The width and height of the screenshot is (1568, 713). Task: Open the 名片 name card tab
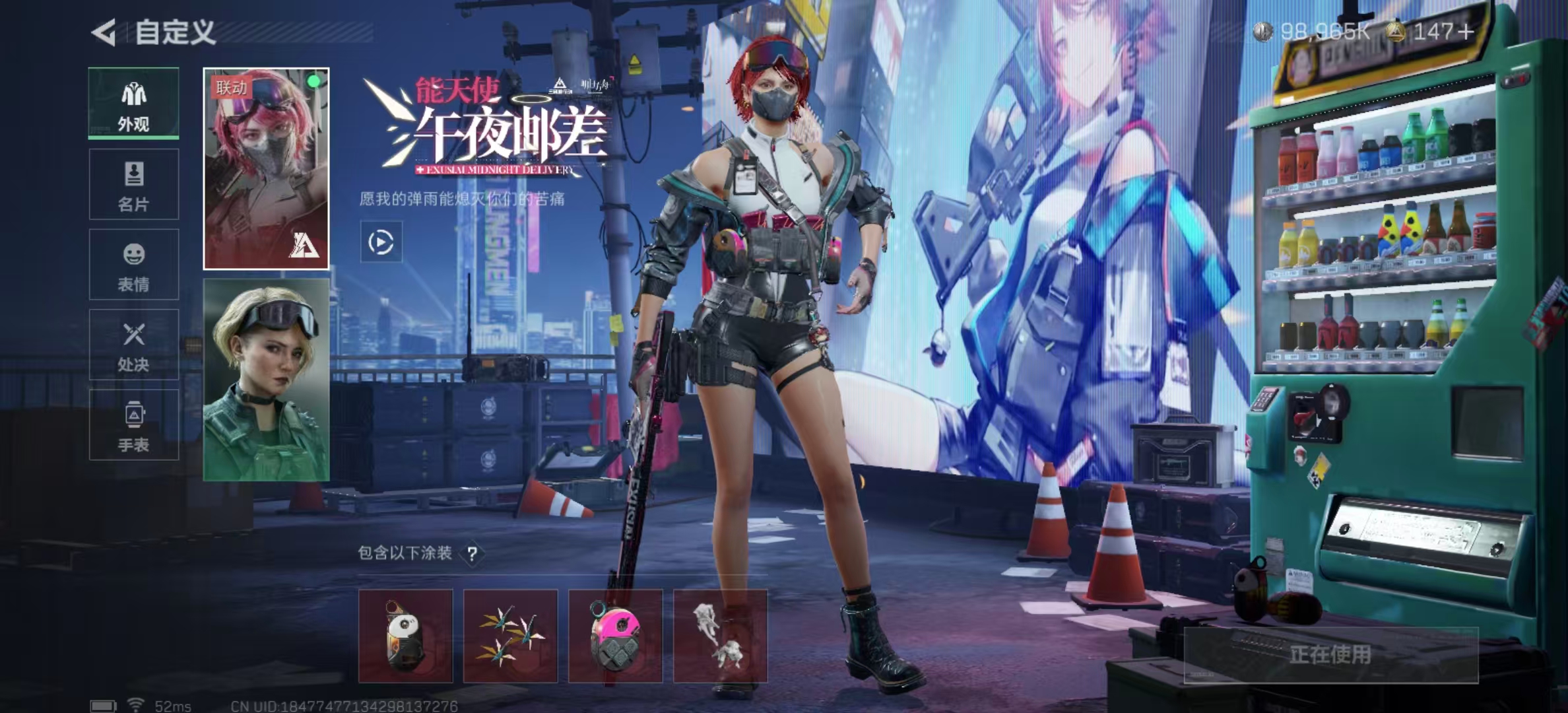point(133,184)
